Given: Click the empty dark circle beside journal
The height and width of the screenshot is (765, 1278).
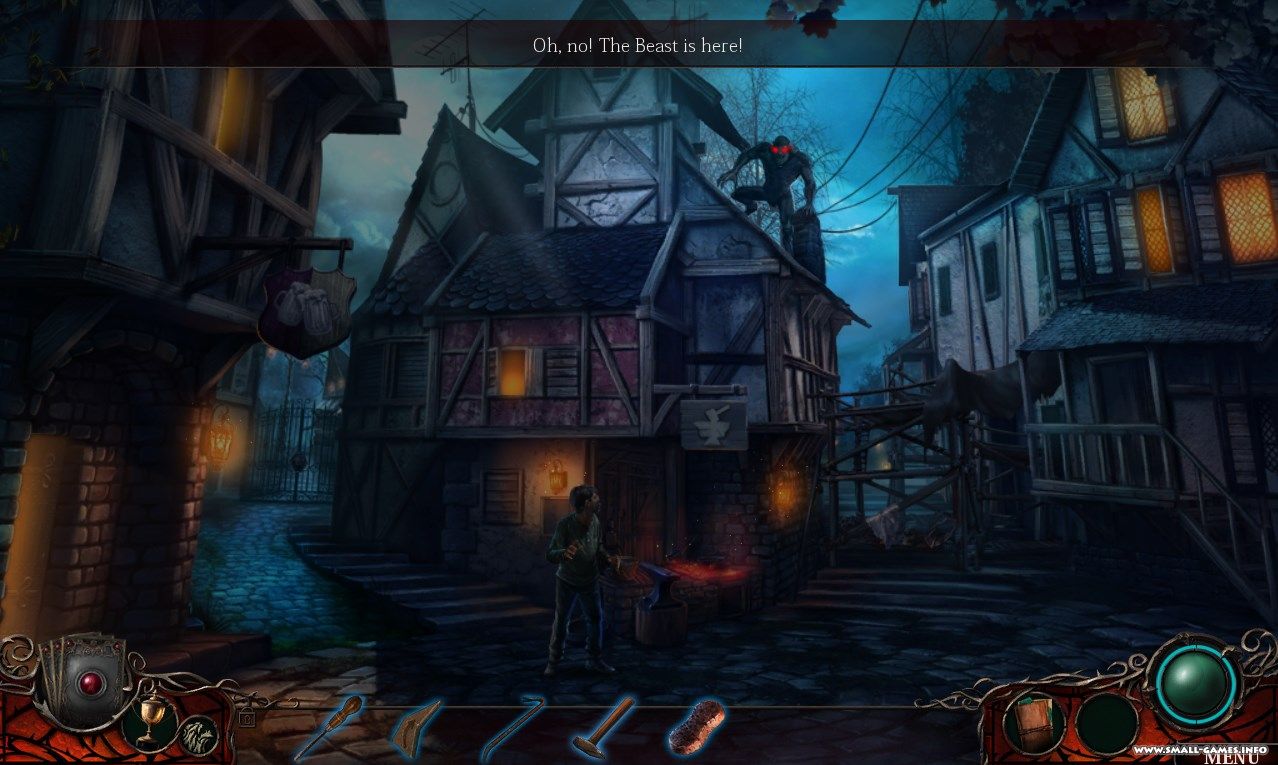Looking at the screenshot, I should (1106, 722).
